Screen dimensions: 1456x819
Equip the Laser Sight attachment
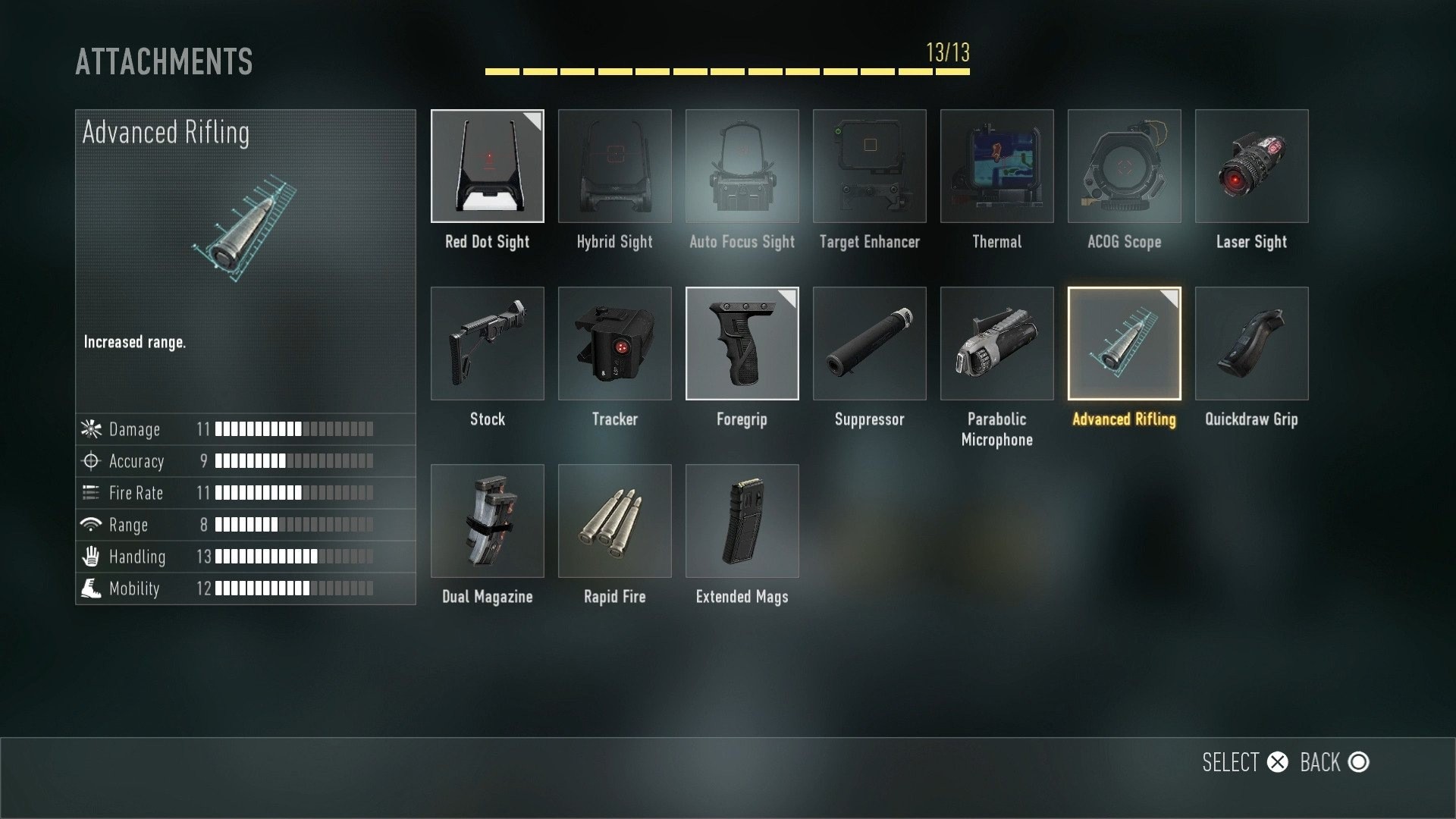point(1251,166)
